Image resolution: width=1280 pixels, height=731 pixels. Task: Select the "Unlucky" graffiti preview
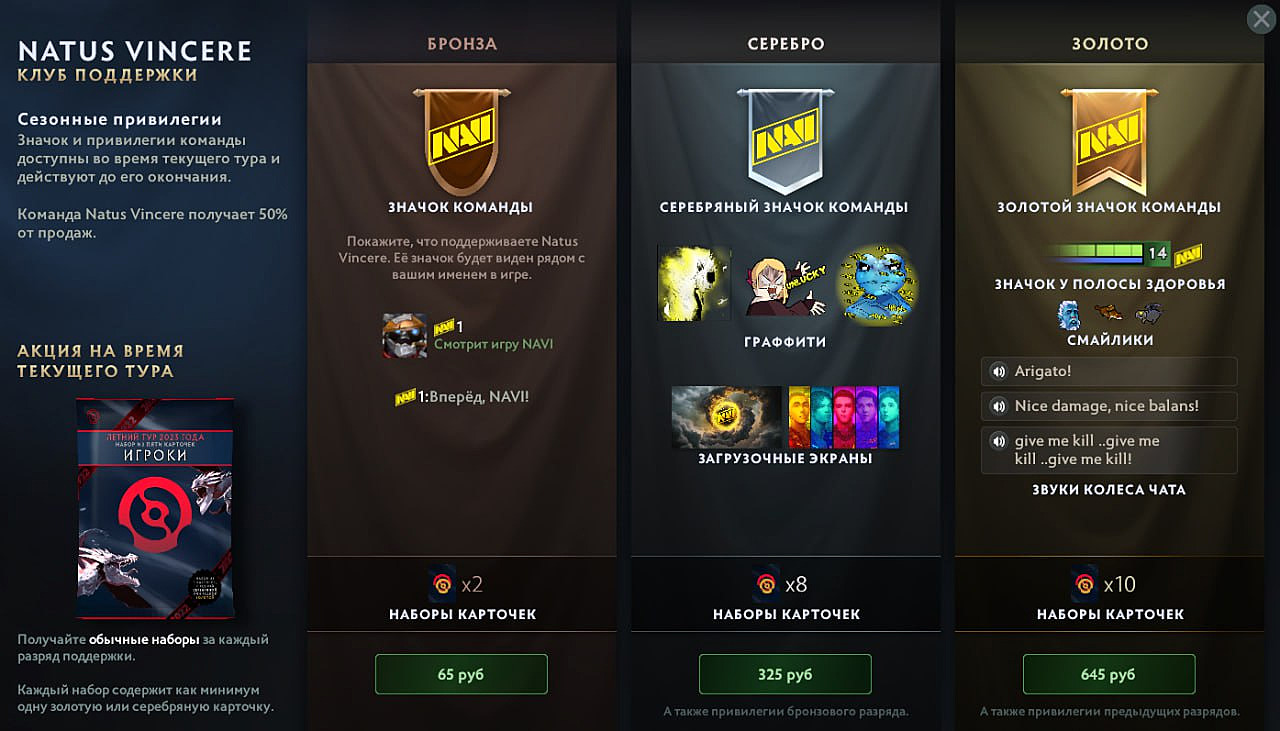tap(784, 285)
